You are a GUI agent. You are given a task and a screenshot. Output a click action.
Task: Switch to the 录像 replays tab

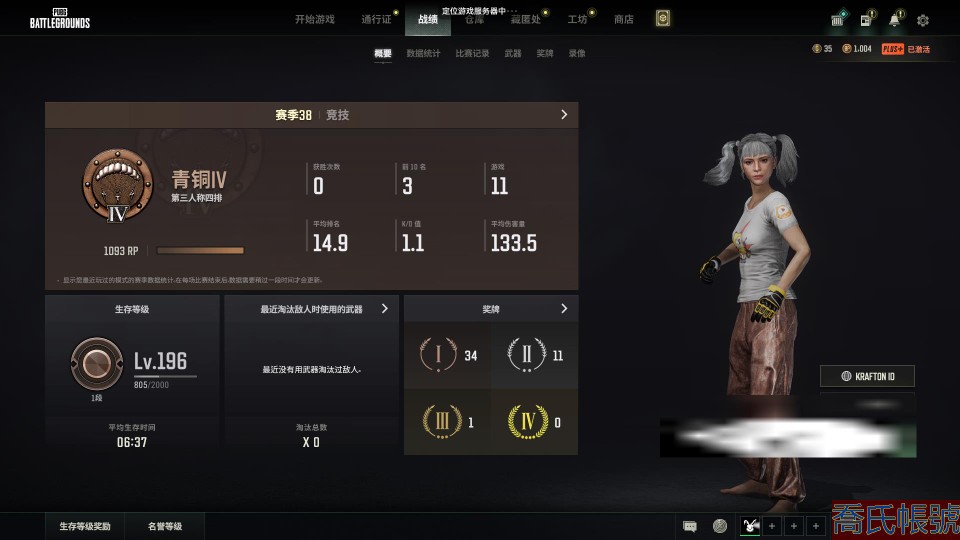(577, 54)
